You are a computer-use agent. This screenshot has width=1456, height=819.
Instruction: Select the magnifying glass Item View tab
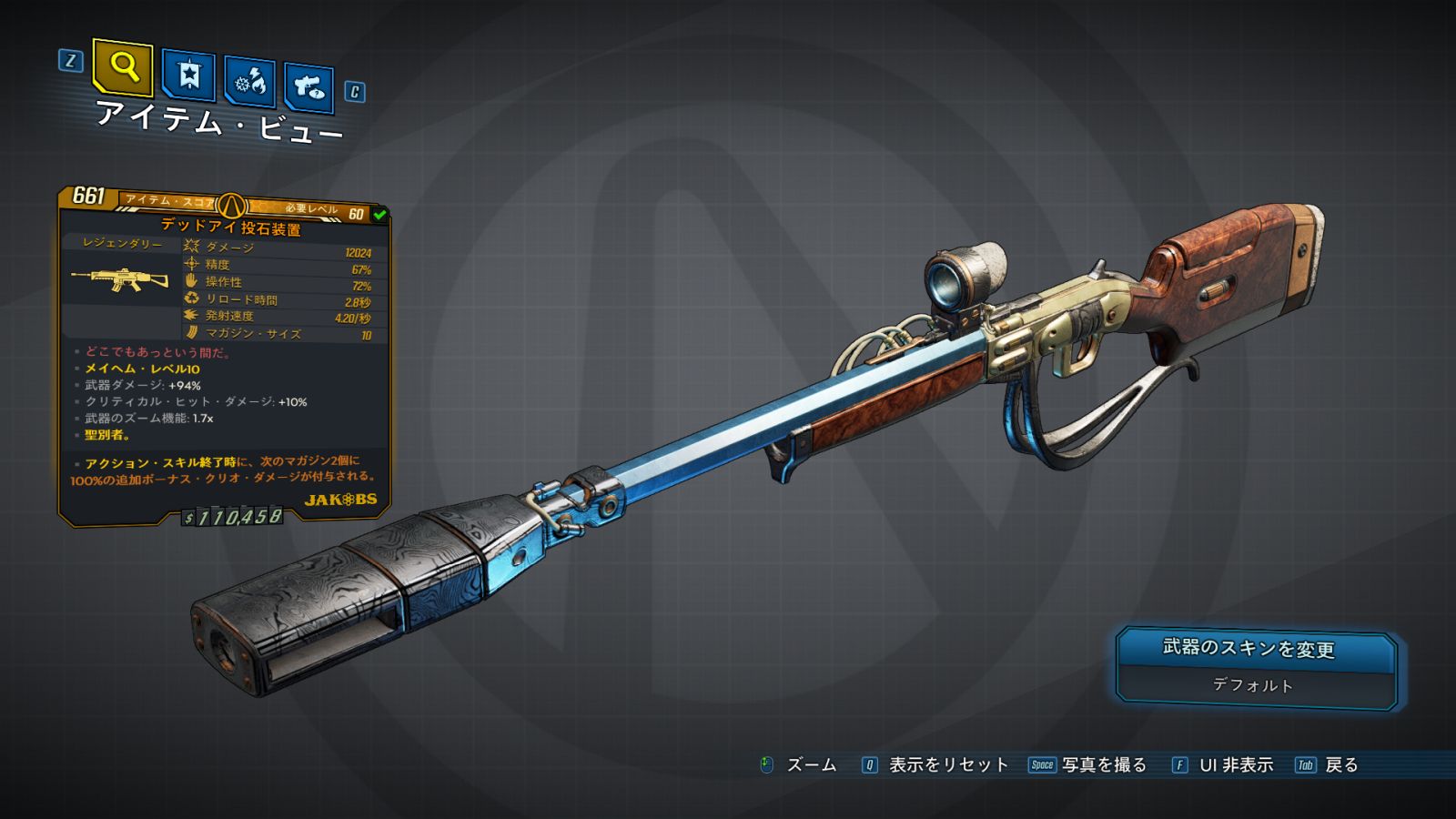(x=123, y=66)
